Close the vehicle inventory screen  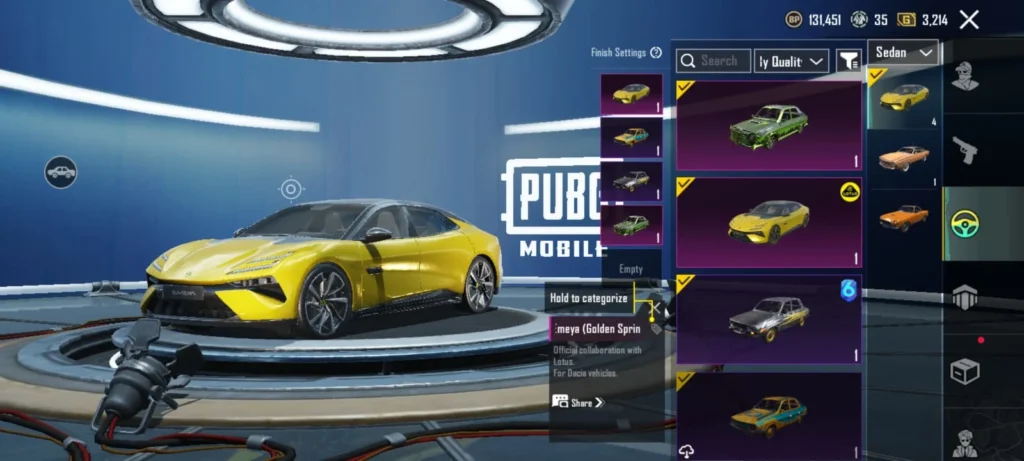click(968, 19)
